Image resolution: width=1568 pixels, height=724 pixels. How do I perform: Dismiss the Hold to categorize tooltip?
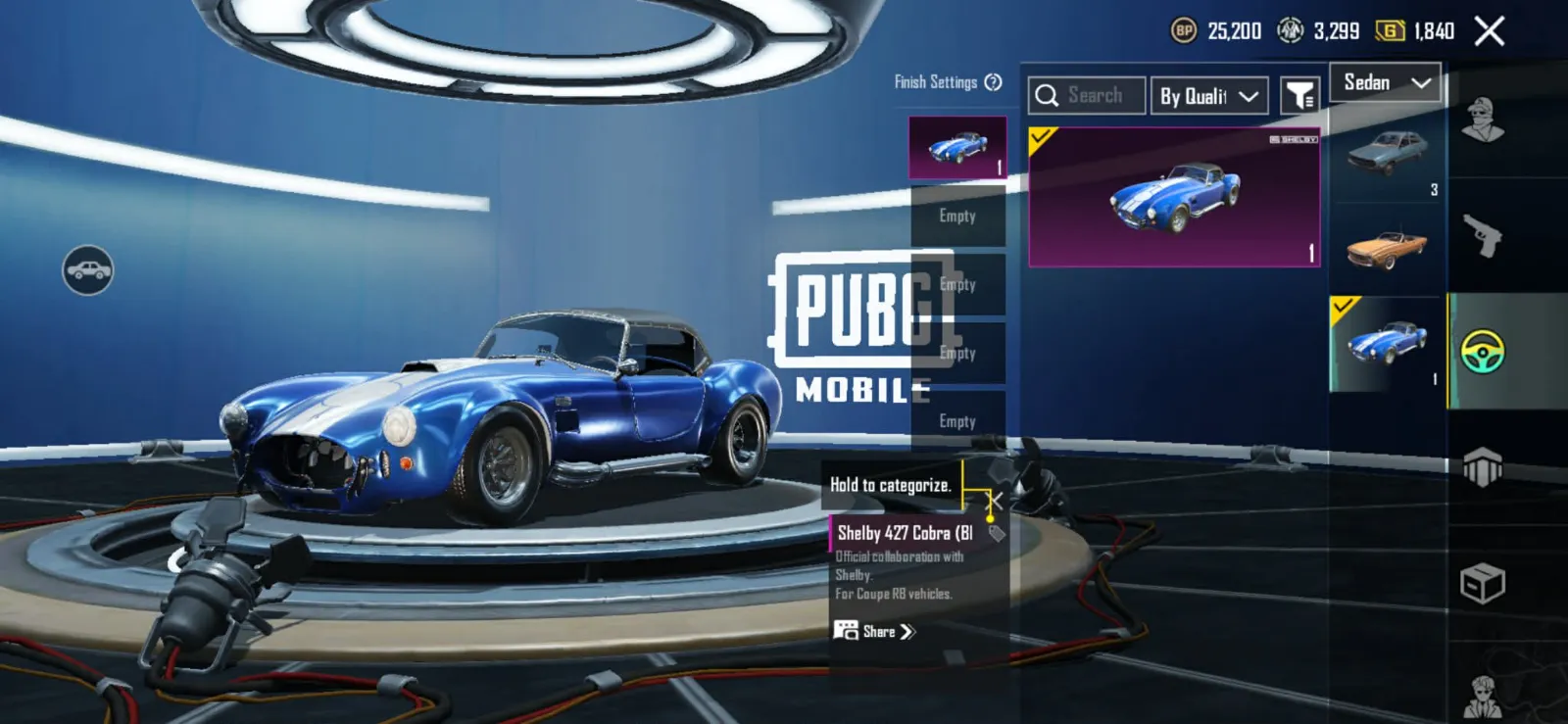tap(994, 502)
